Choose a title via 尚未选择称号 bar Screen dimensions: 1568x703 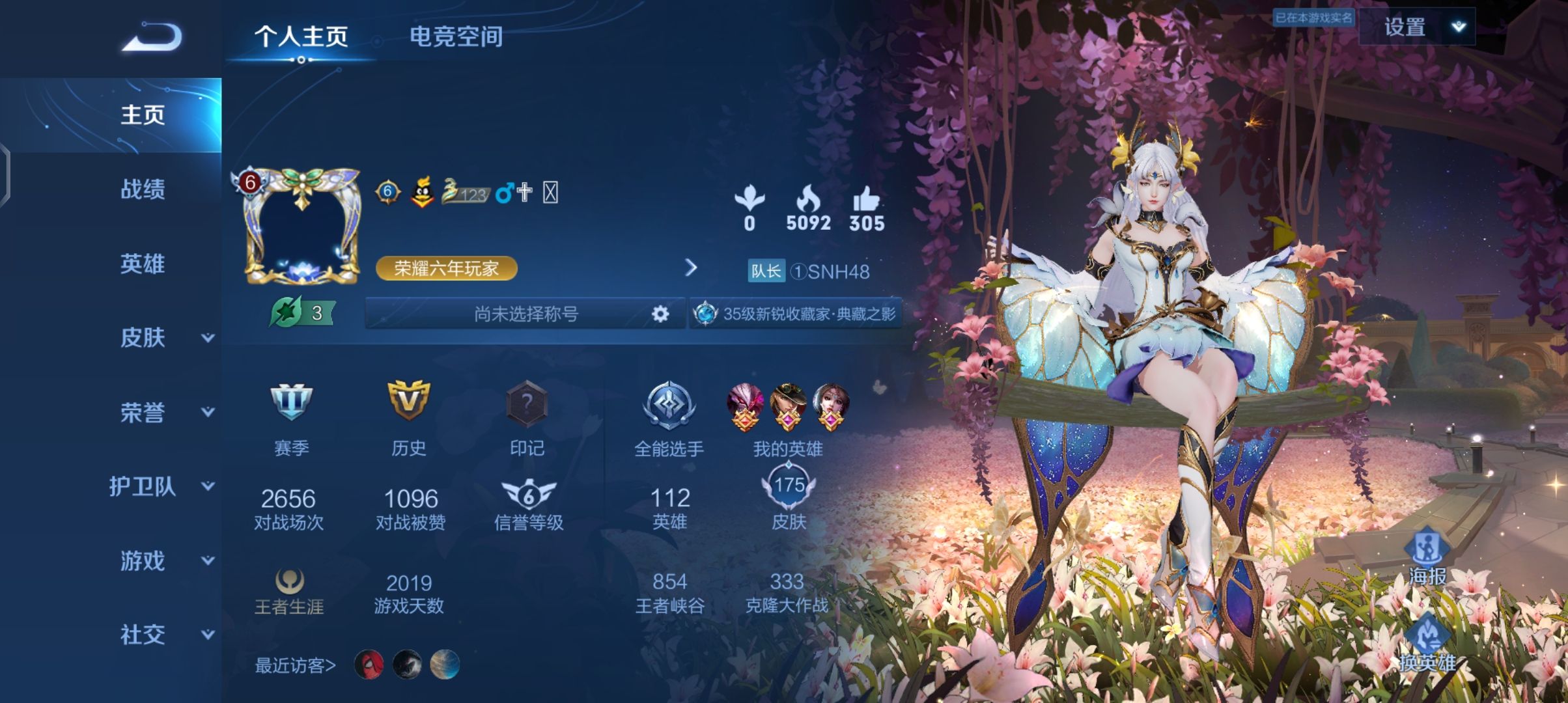[525, 314]
